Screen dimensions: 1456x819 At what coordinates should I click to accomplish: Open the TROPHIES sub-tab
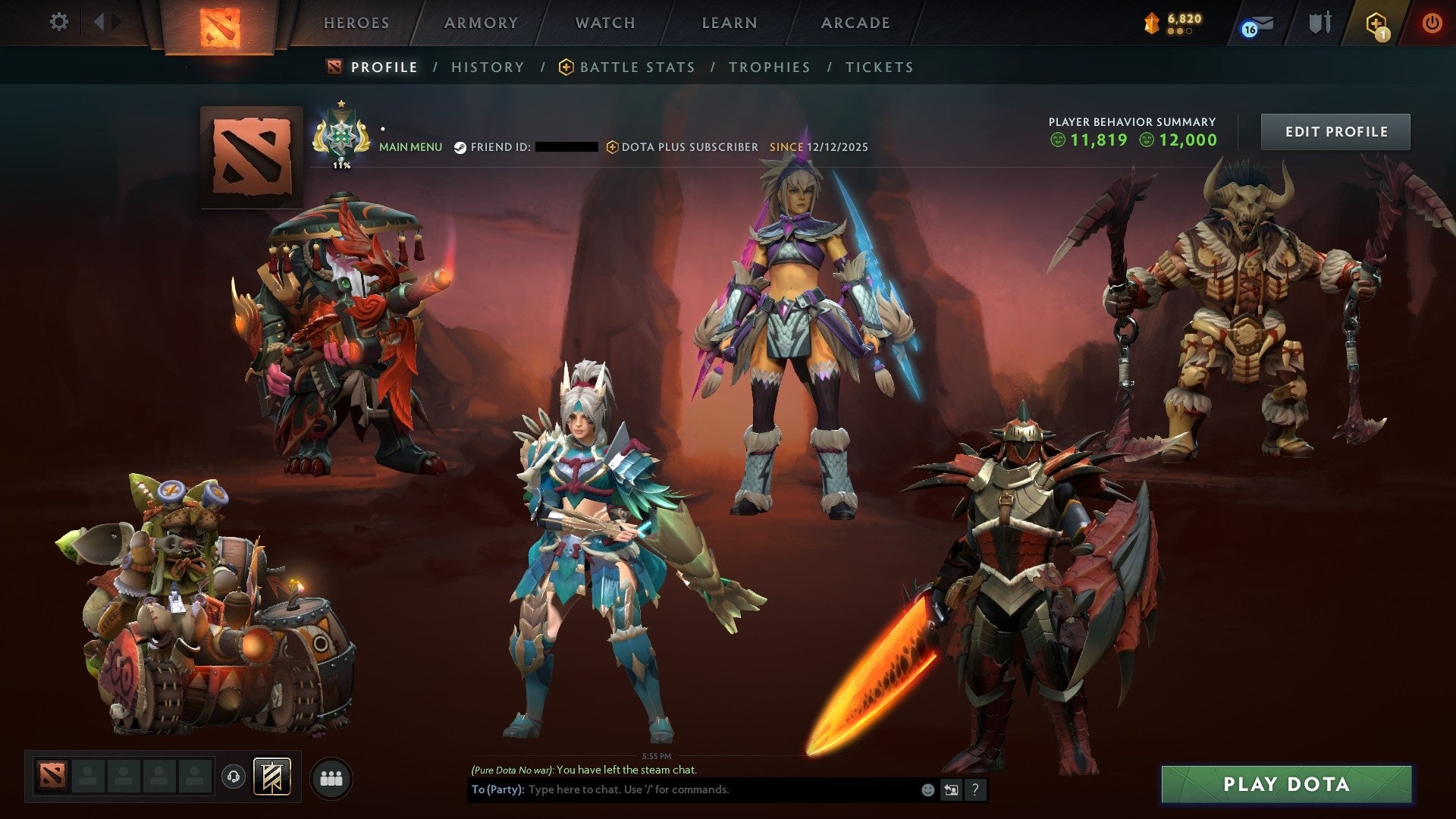[769, 67]
